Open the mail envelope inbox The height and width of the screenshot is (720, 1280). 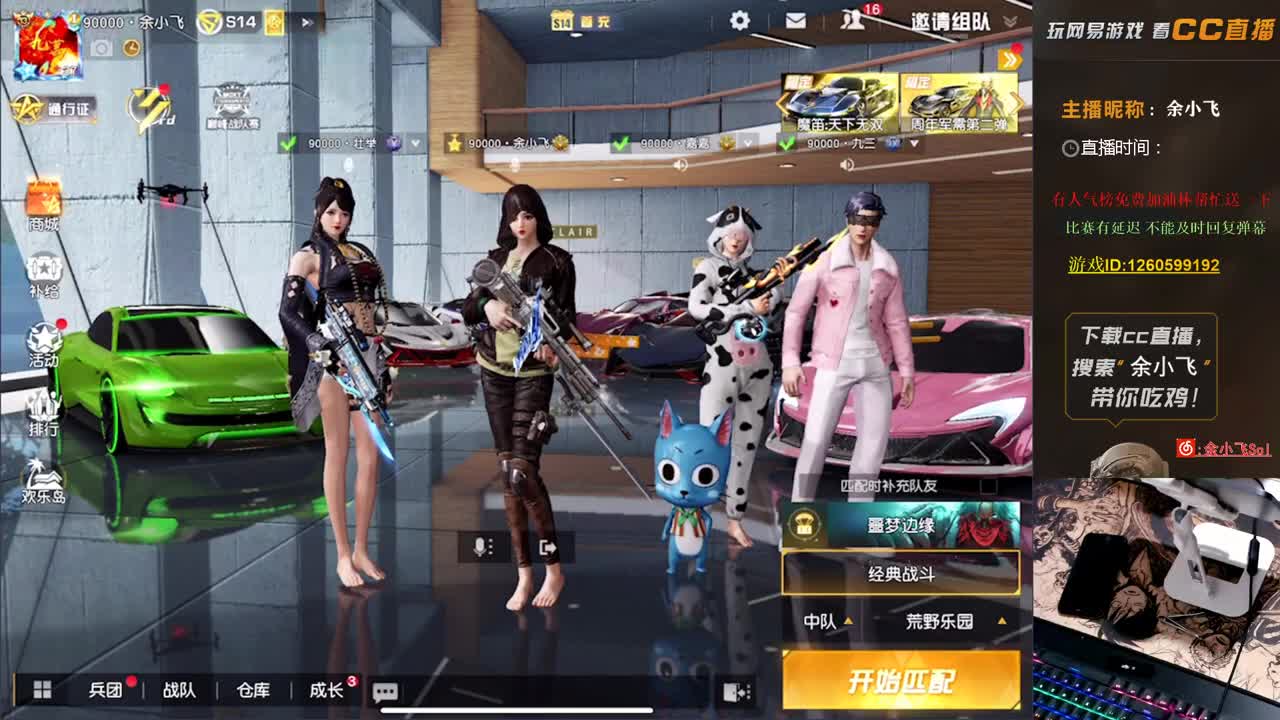(795, 20)
